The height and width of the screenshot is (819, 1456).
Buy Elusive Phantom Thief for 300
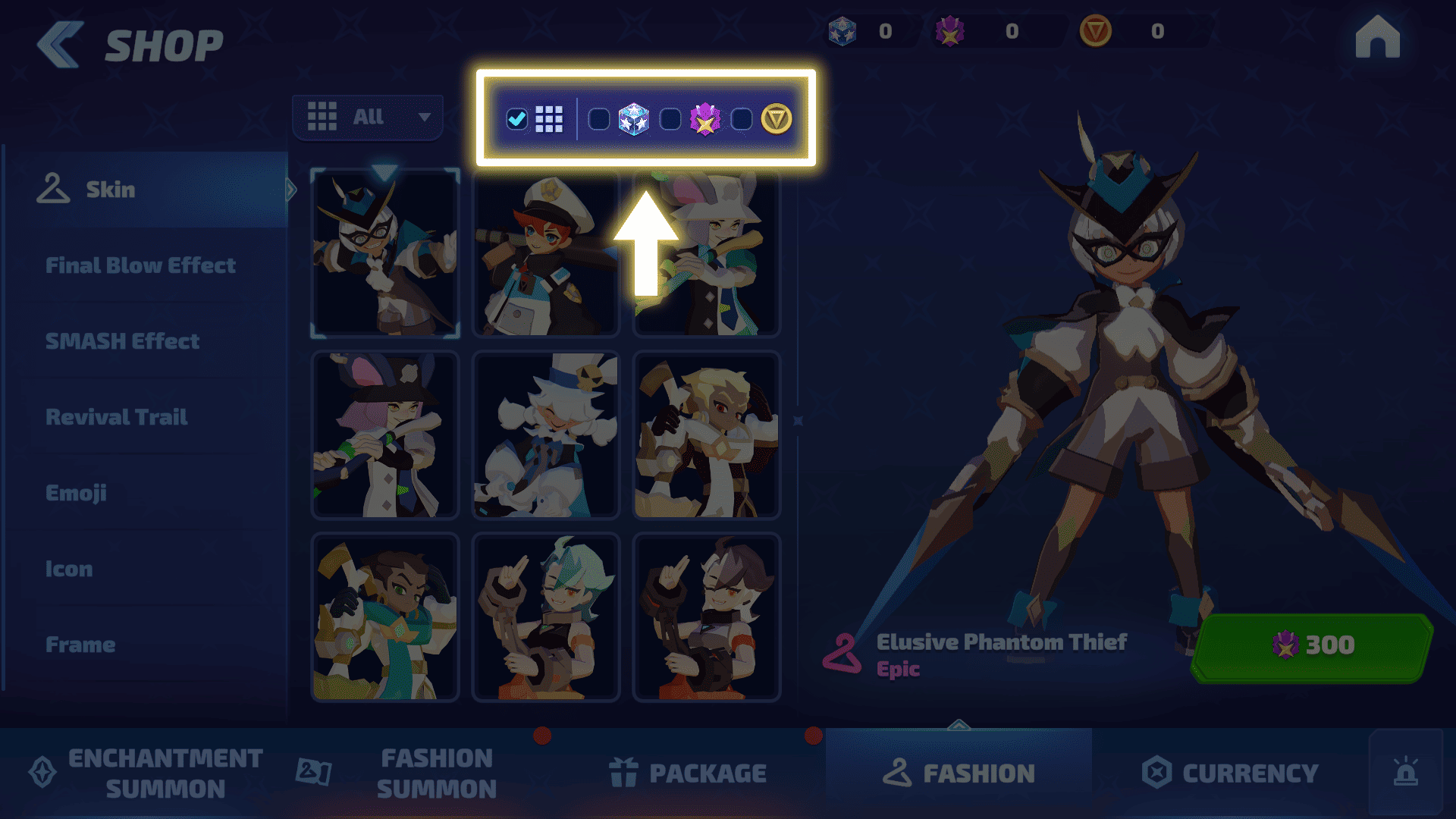pyautogui.click(x=1312, y=646)
